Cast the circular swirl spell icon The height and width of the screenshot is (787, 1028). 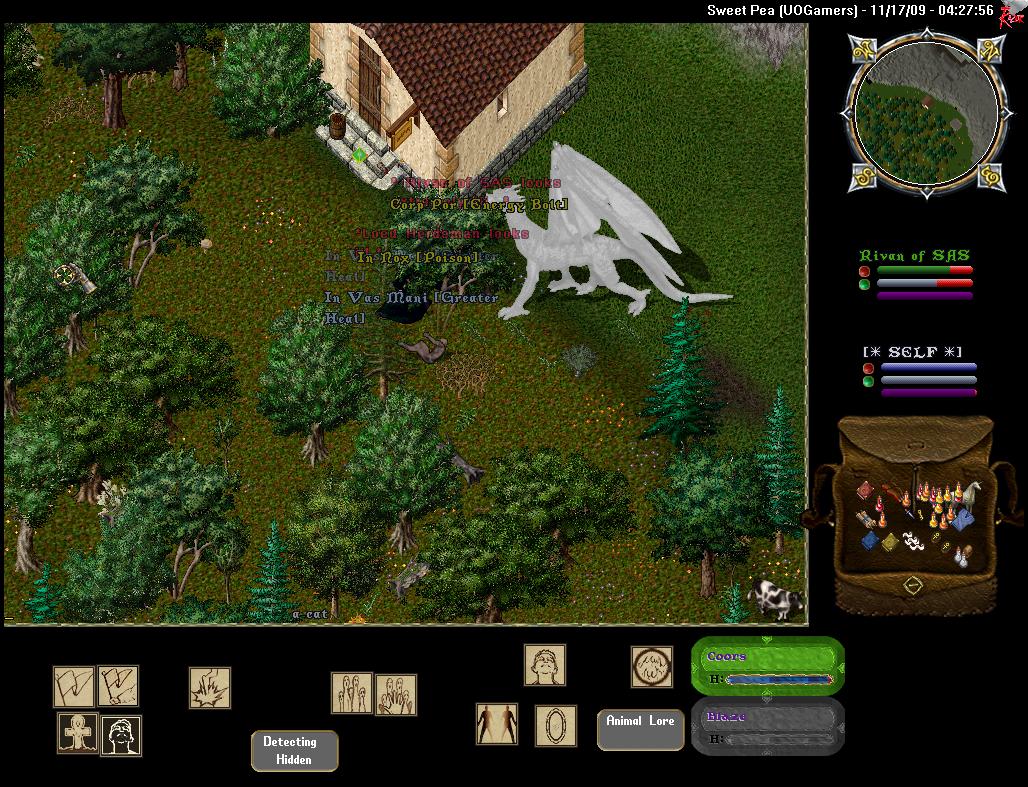click(651, 666)
